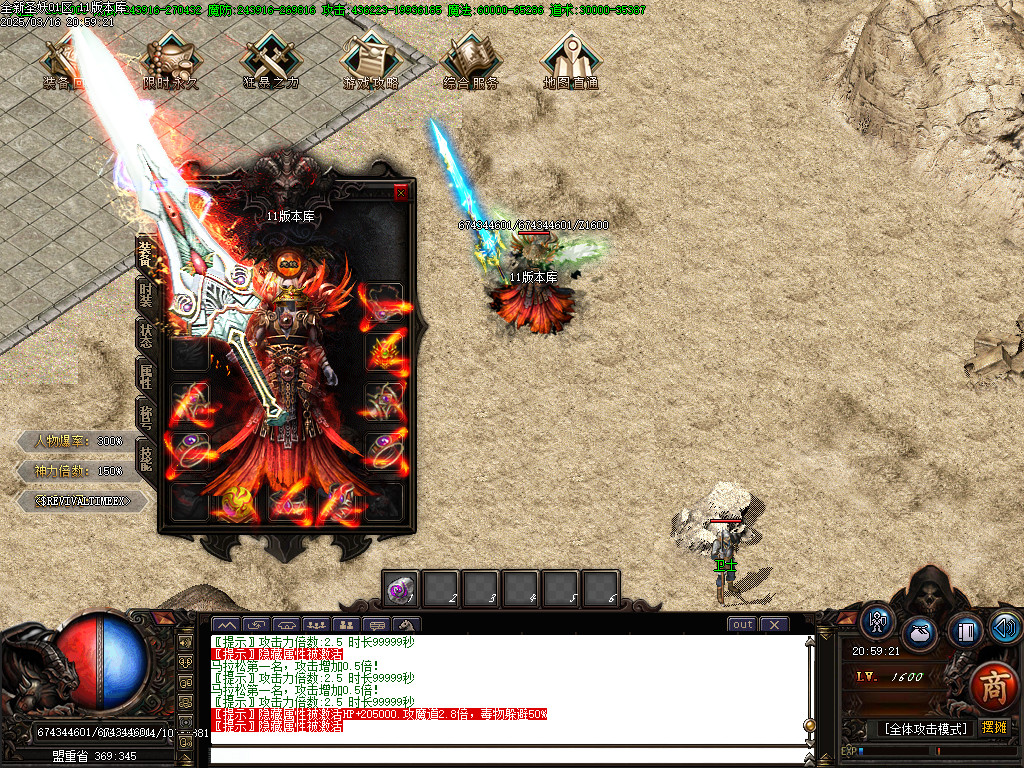Open the 综合服务 services book icon
The width and height of the screenshot is (1024, 768).
point(471,60)
